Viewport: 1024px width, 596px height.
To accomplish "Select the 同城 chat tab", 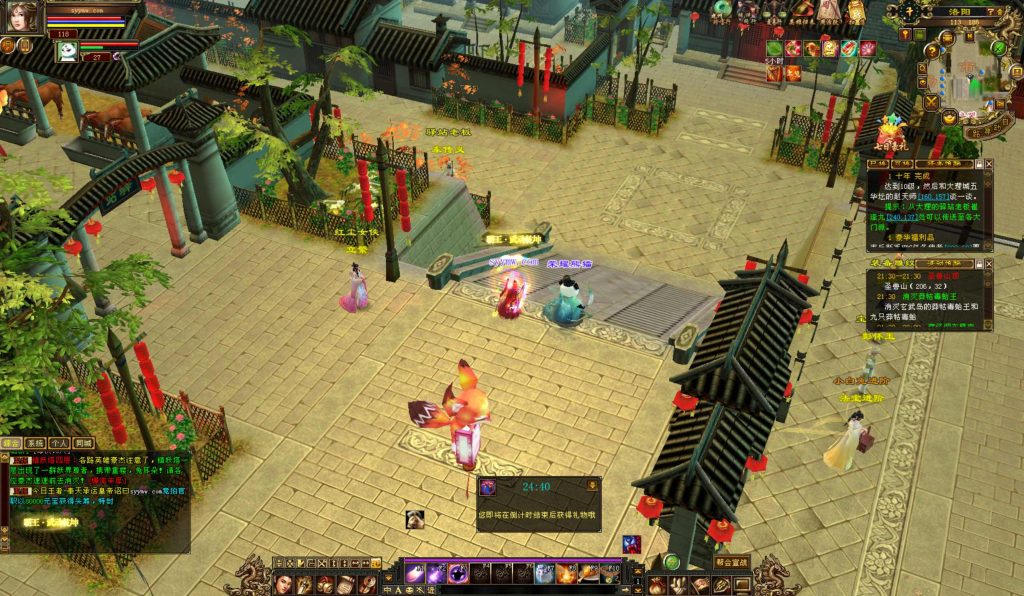I will pyautogui.click(x=83, y=442).
